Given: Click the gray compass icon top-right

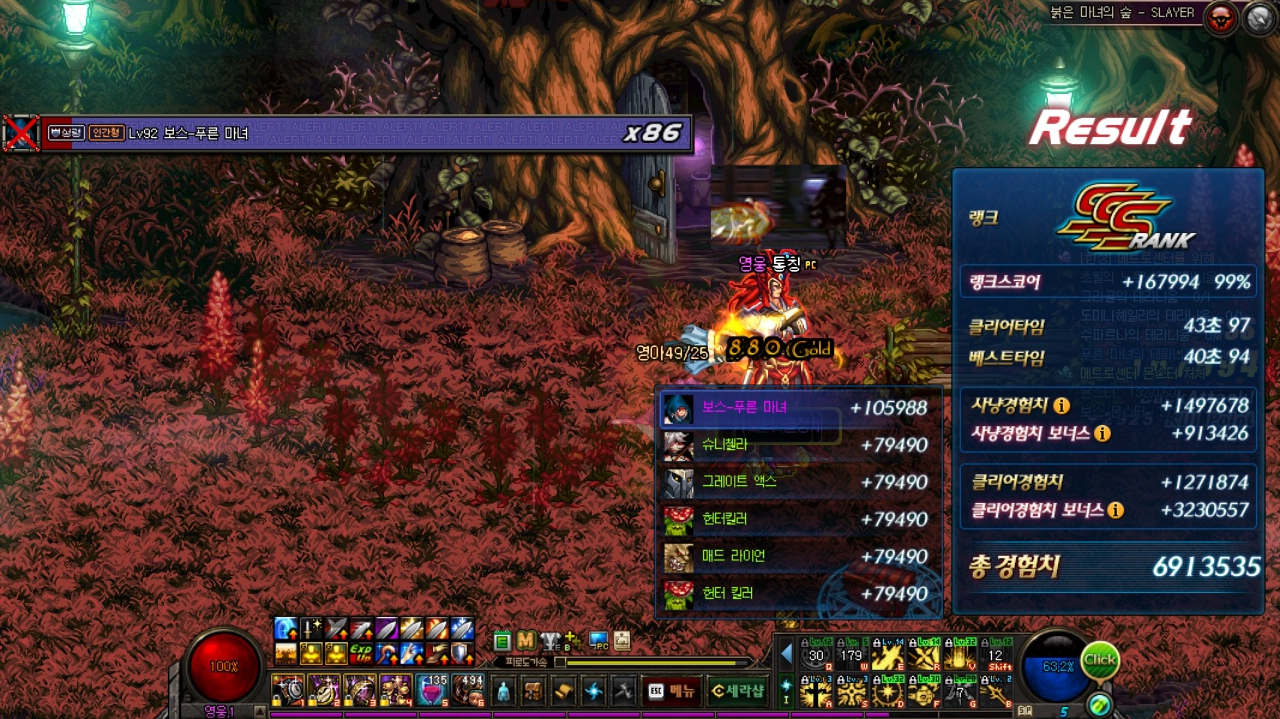Looking at the screenshot, I should pos(1257,17).
